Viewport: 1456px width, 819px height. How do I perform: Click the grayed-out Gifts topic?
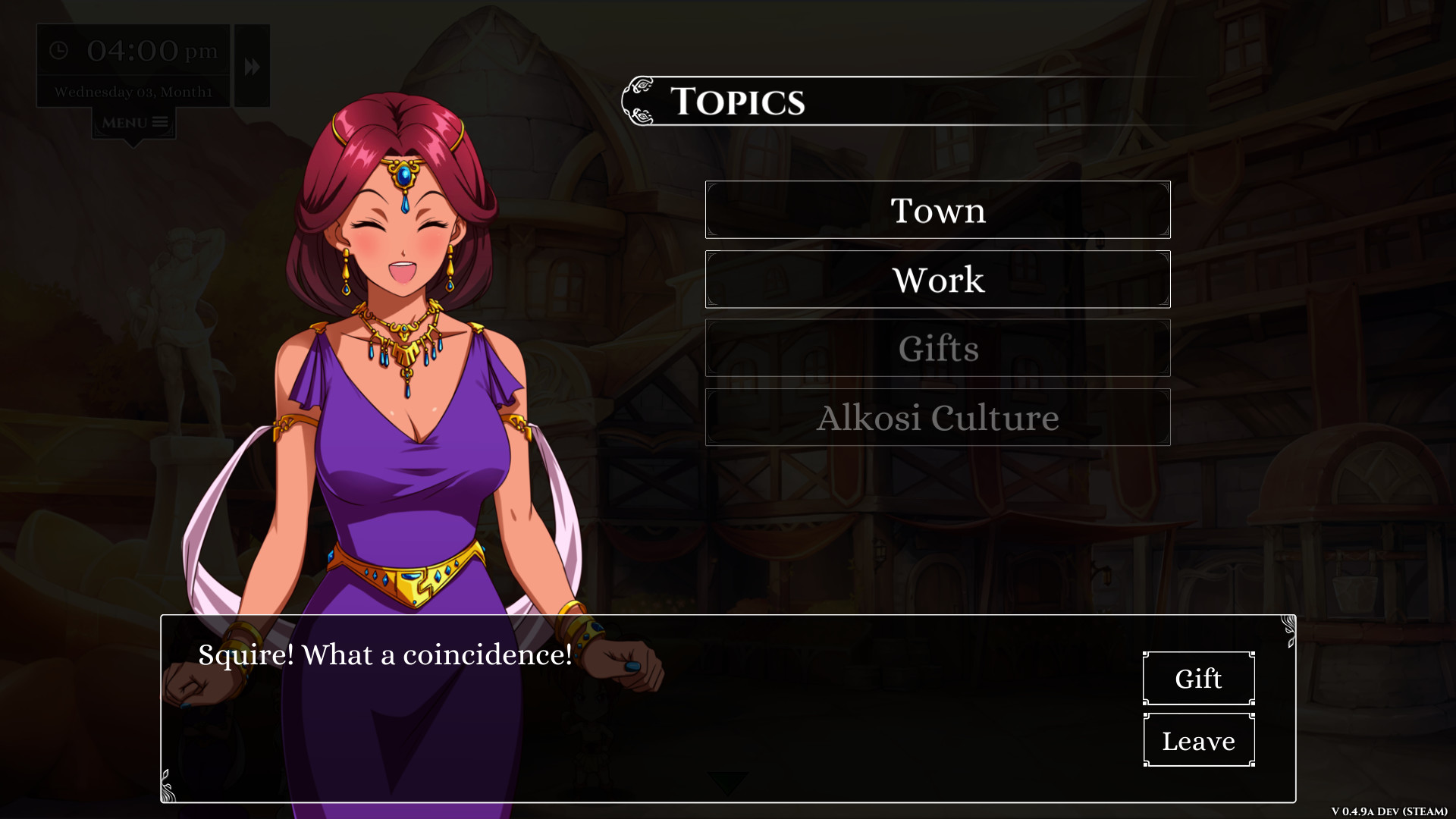pyautogui.click(x=938, y=348)
